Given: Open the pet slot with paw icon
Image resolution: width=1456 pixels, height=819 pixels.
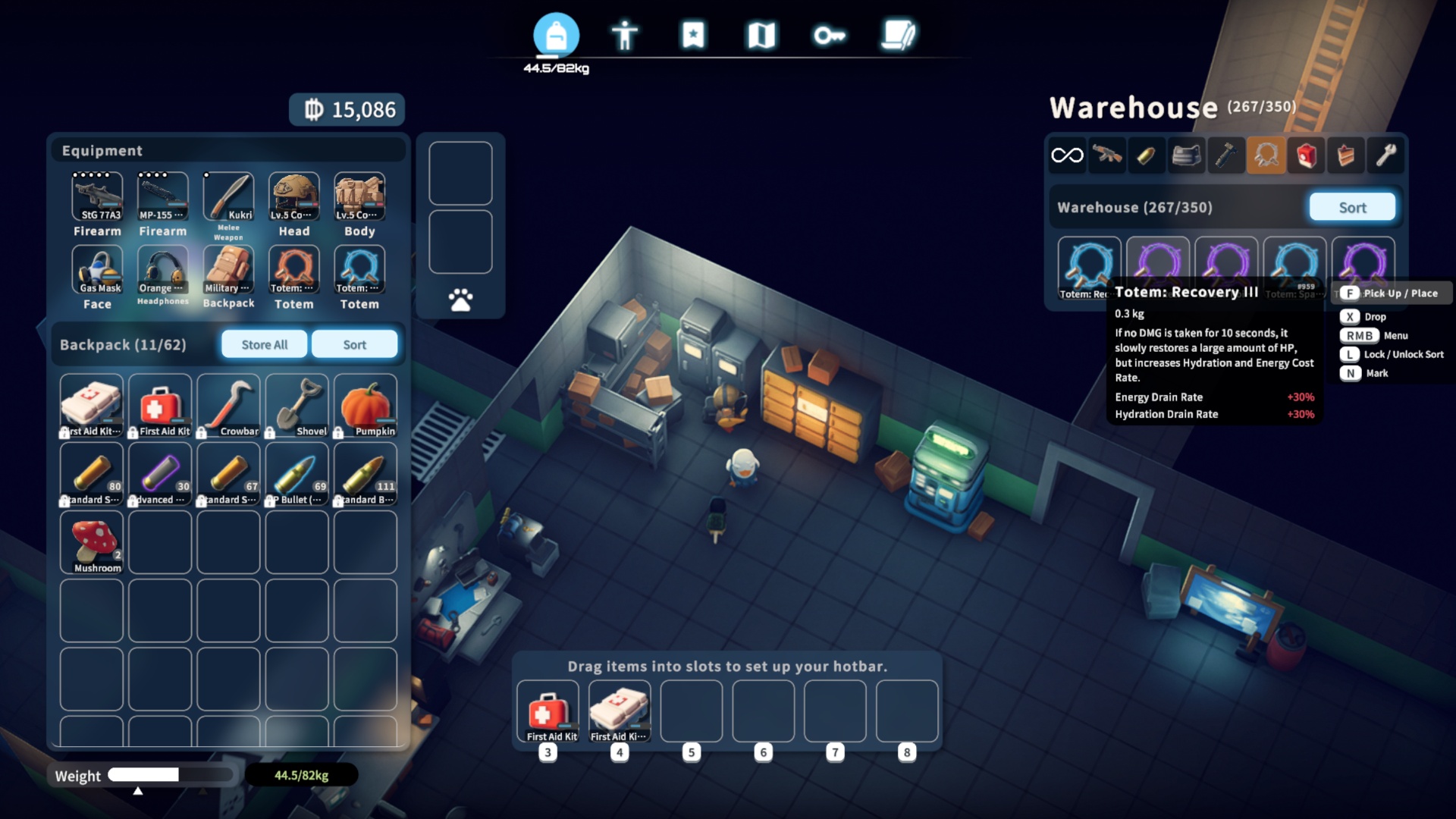Looking at the screenshot, I should (x=460, y=300).
